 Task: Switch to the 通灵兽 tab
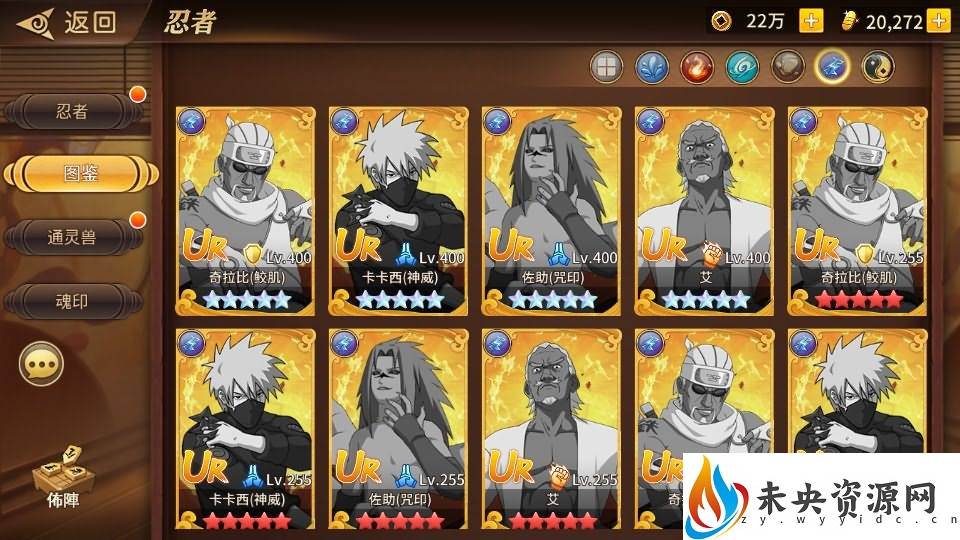pos(73,236)
